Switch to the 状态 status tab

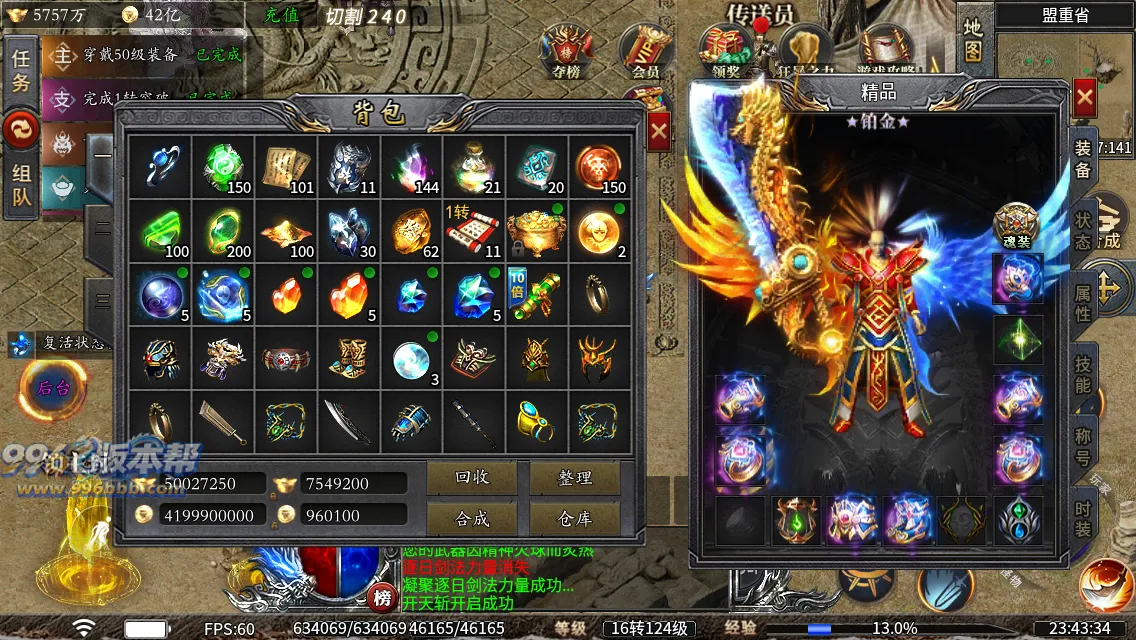(1083, 230)
